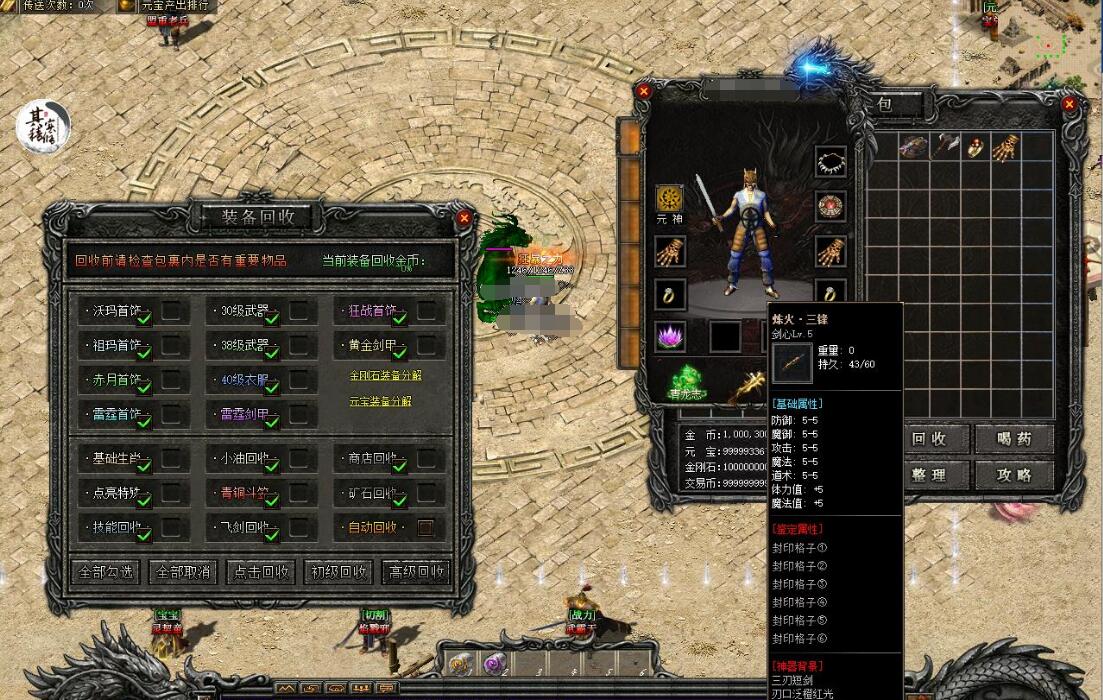Toggle the 黄金剑甲 checkbox
This screenshot has height=700, width=1103.
pyautogui.click(x=426, y=345)
